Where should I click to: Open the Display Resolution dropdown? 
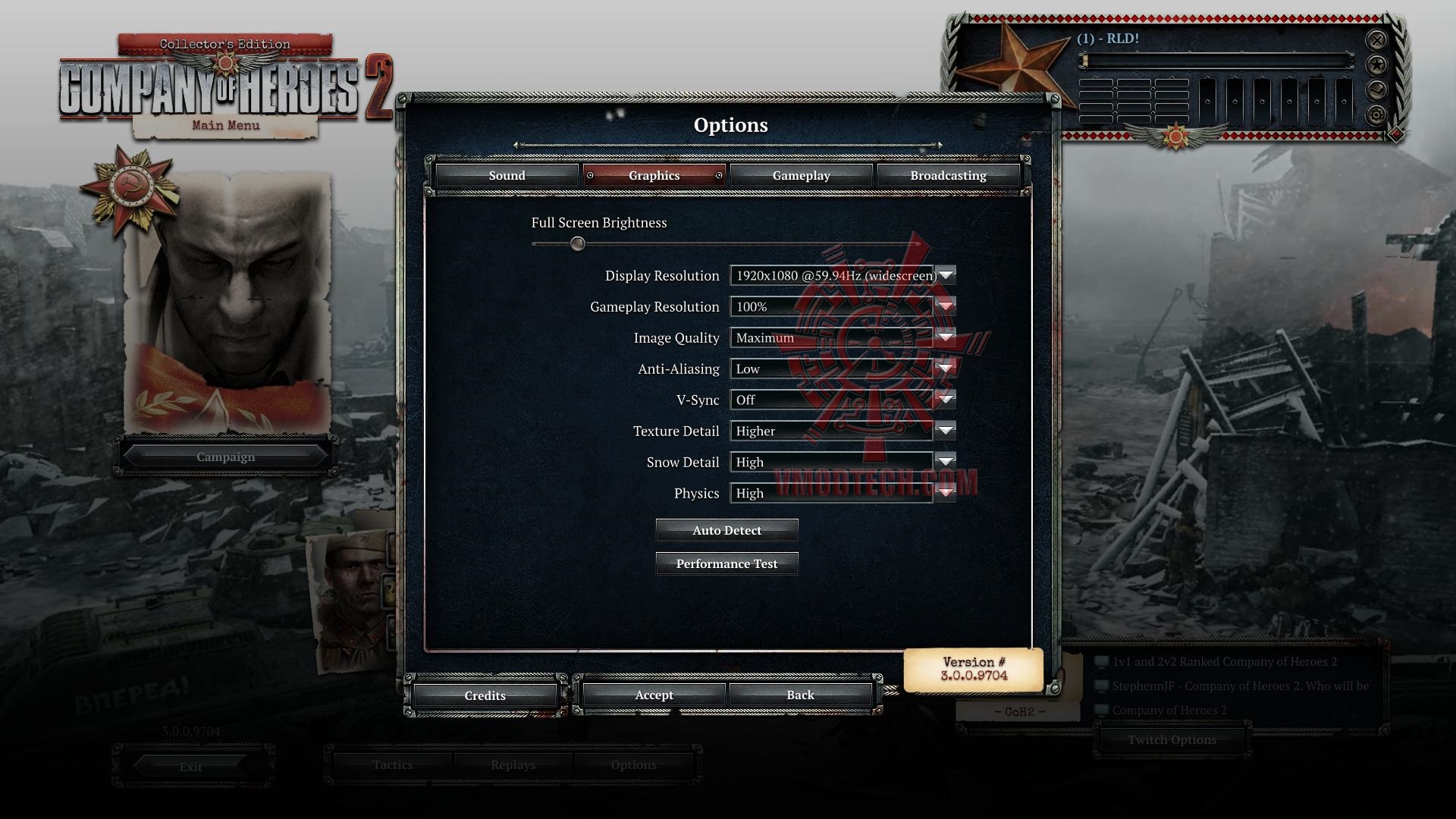point(946,275)
